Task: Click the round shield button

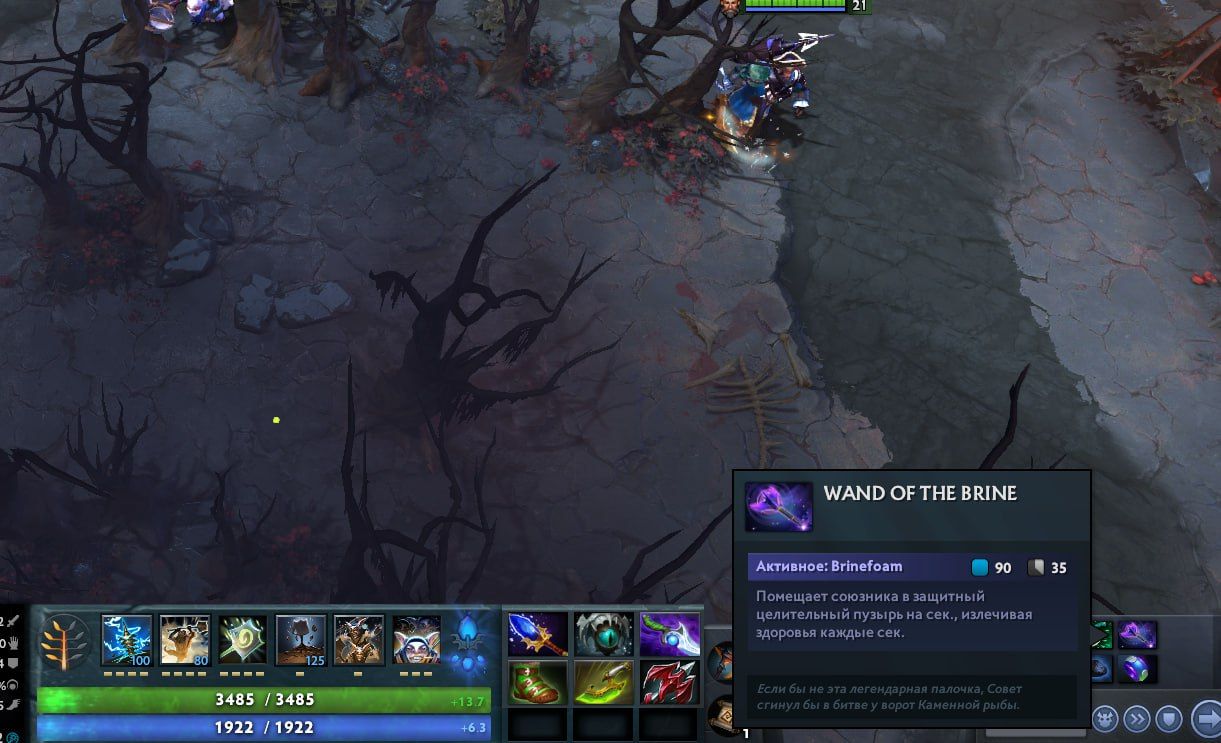Action: click(1169, 718)
